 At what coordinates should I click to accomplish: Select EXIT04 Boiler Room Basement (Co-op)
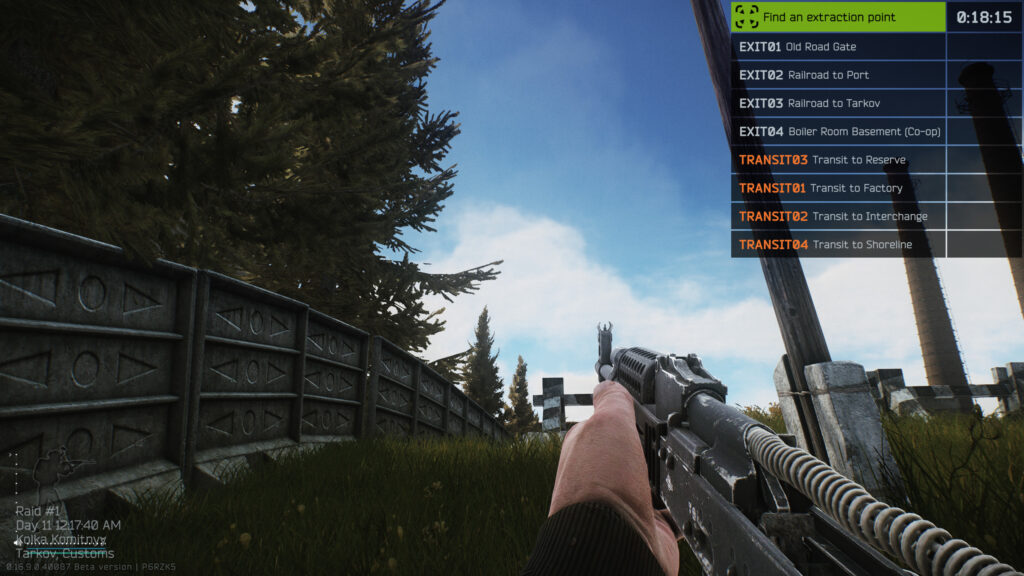[x=838, y=131]
